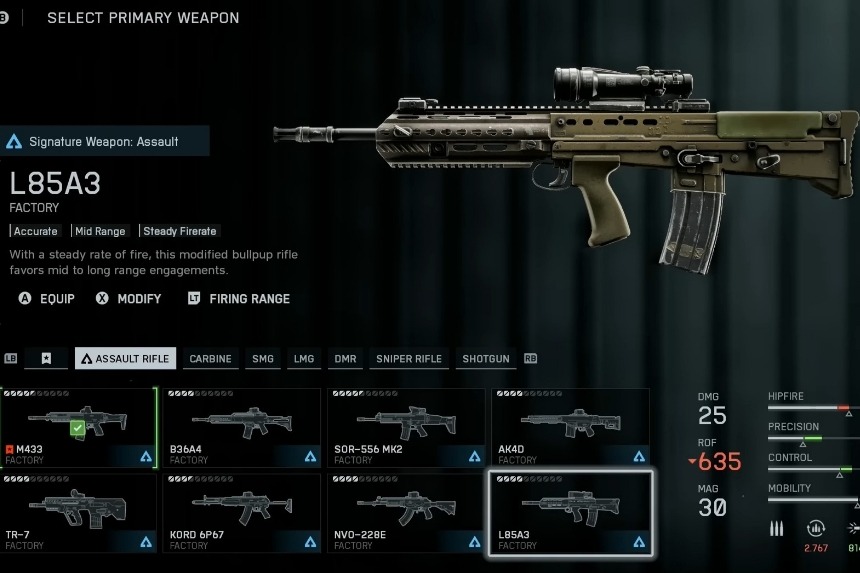Open the Carbine weapon category
The height and width of the screenshot is (573, 860).
tap(210, 358)
